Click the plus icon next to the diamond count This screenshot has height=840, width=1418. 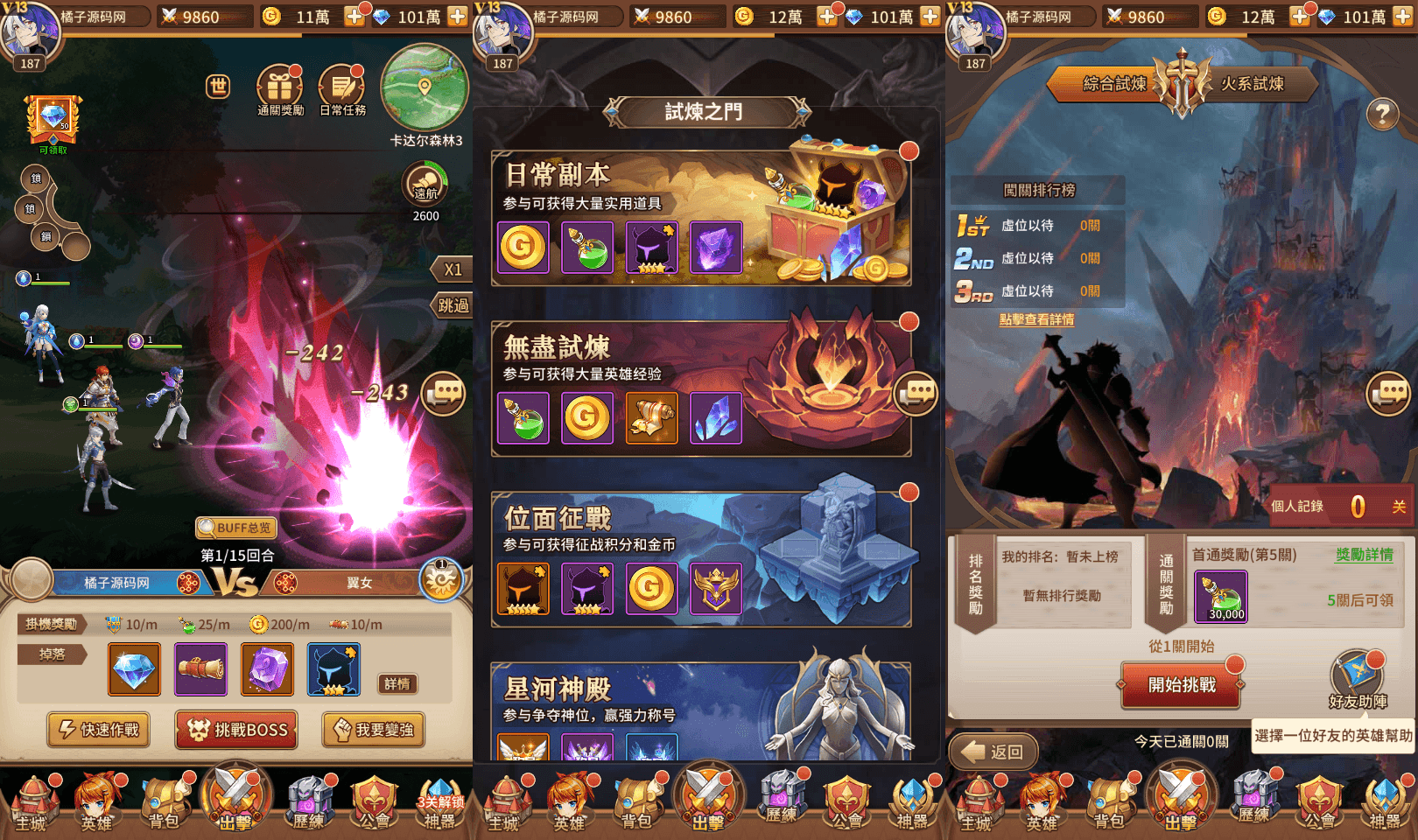click(x=457, y=15)
